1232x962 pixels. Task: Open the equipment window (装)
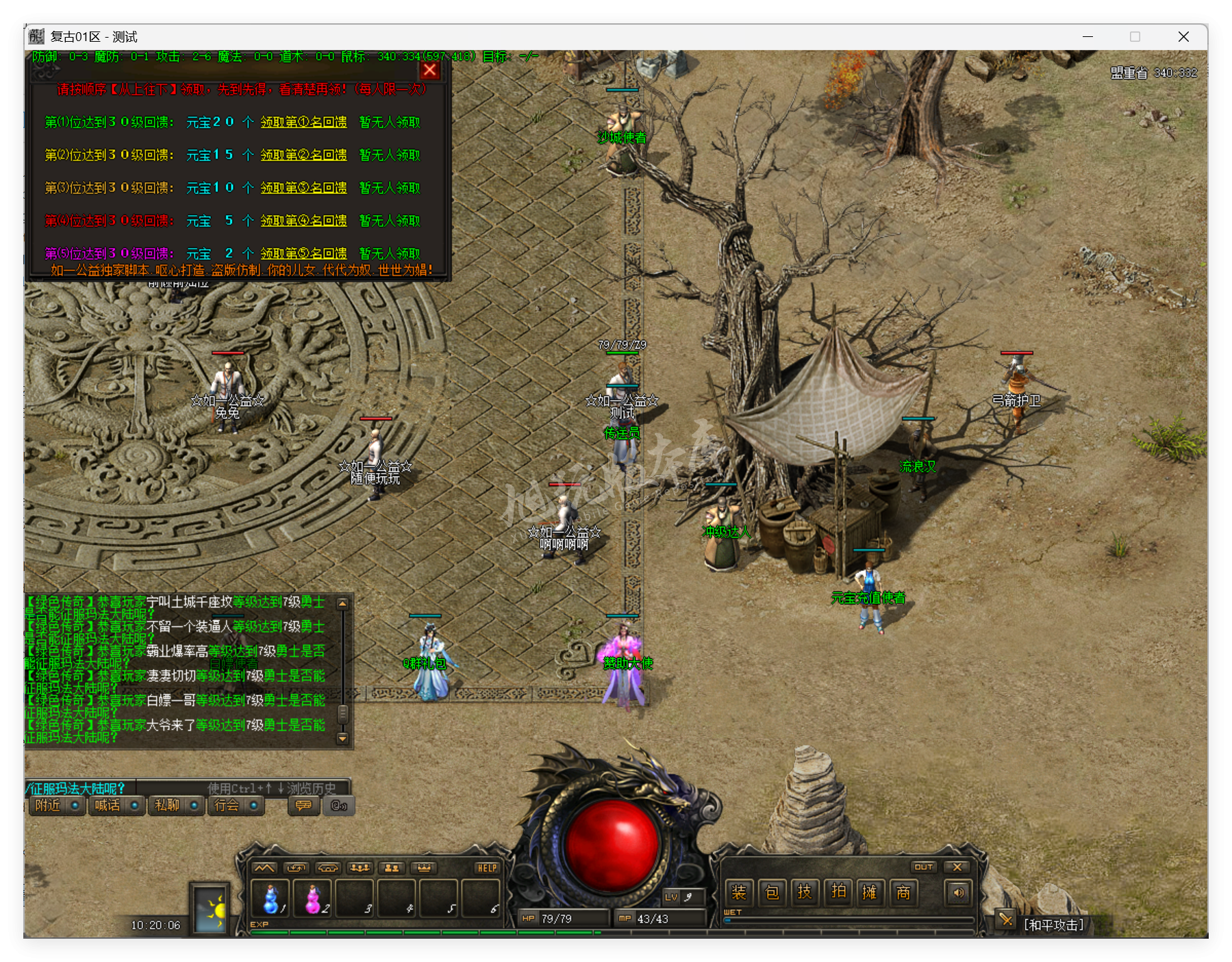click(738, 892)
